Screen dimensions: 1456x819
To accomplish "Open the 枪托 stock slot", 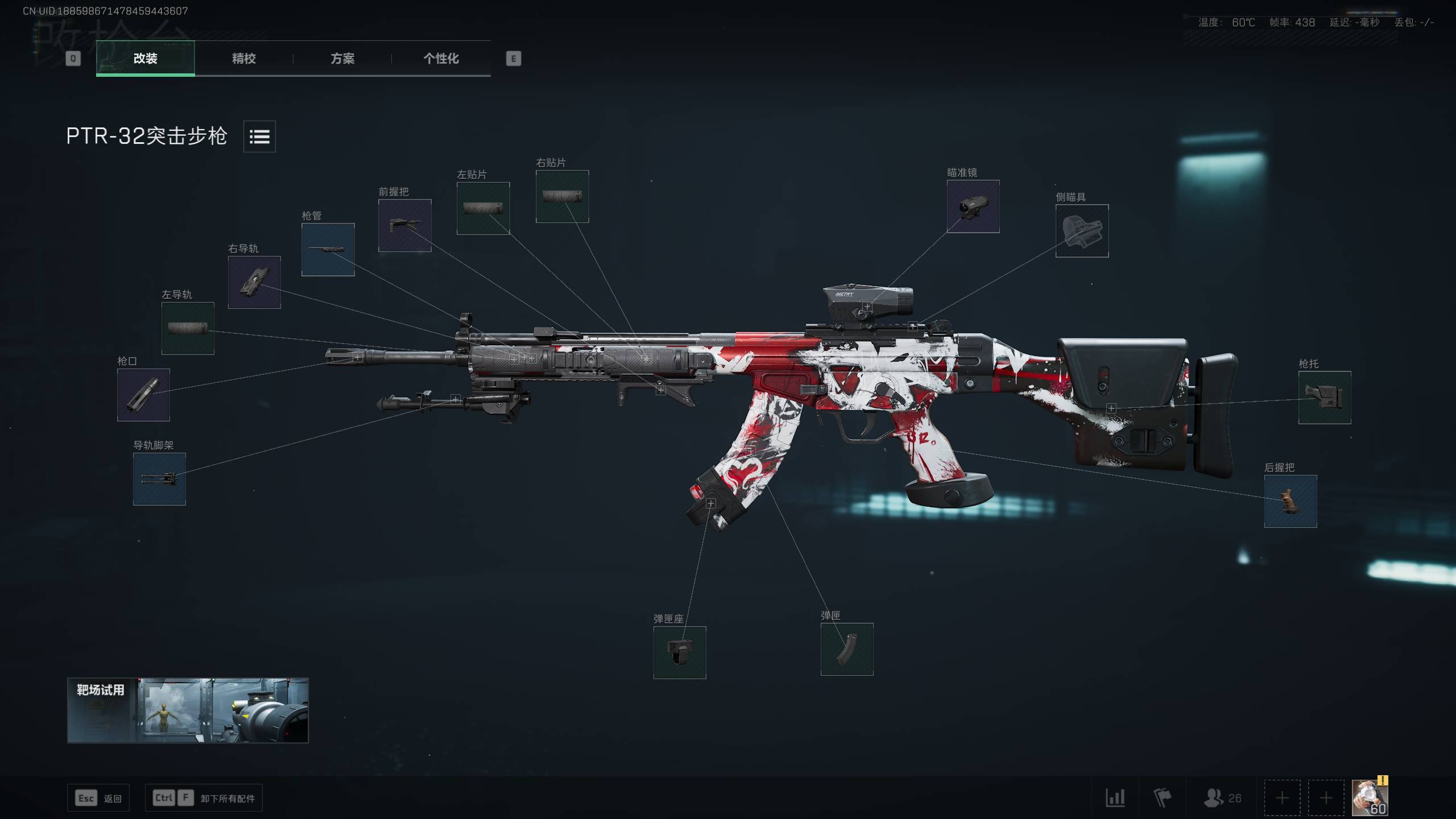I will pyautogui.click(x=1324, y=398).
